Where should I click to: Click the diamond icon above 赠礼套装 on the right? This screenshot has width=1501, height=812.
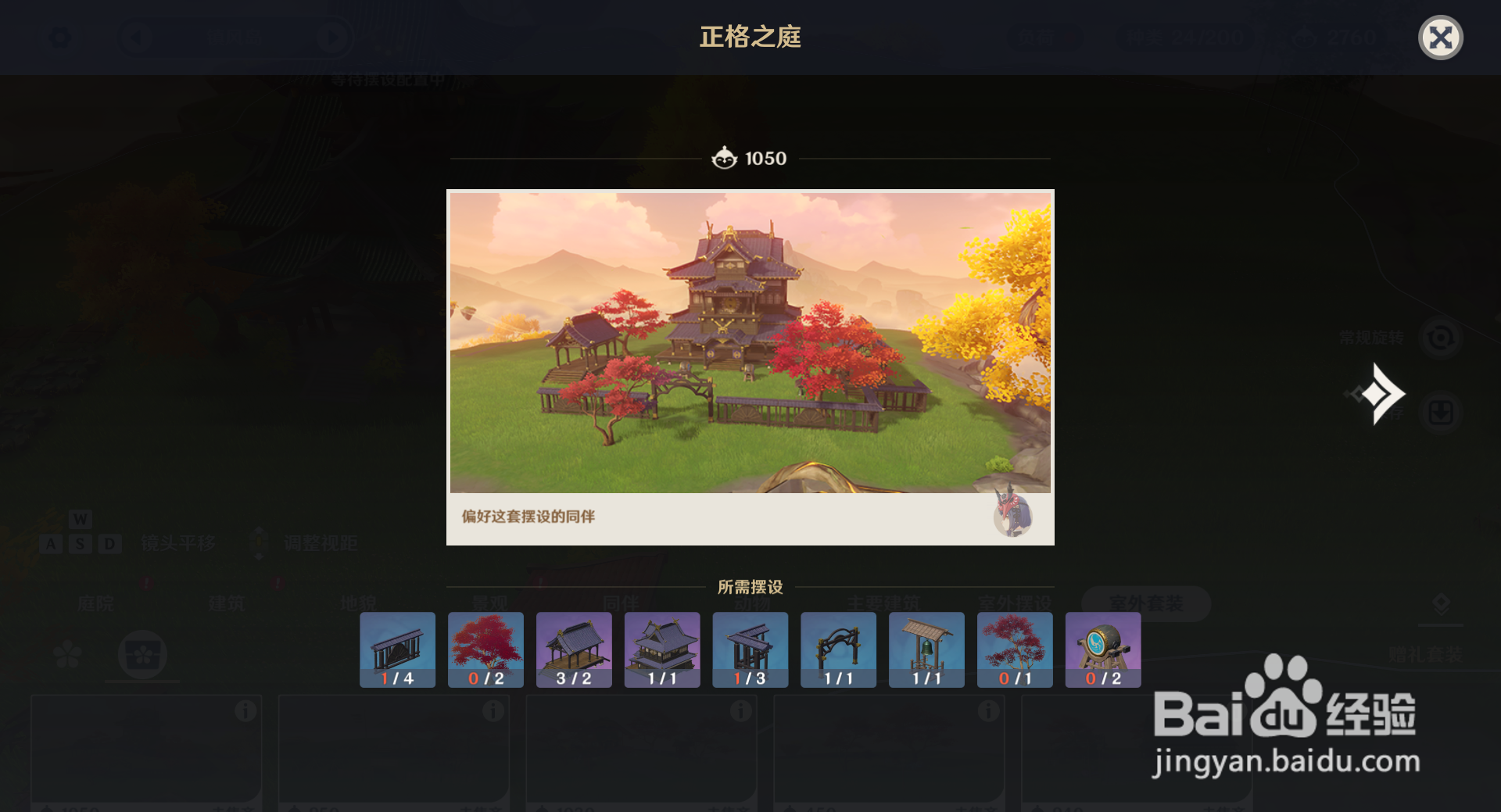click(1442, 603)
